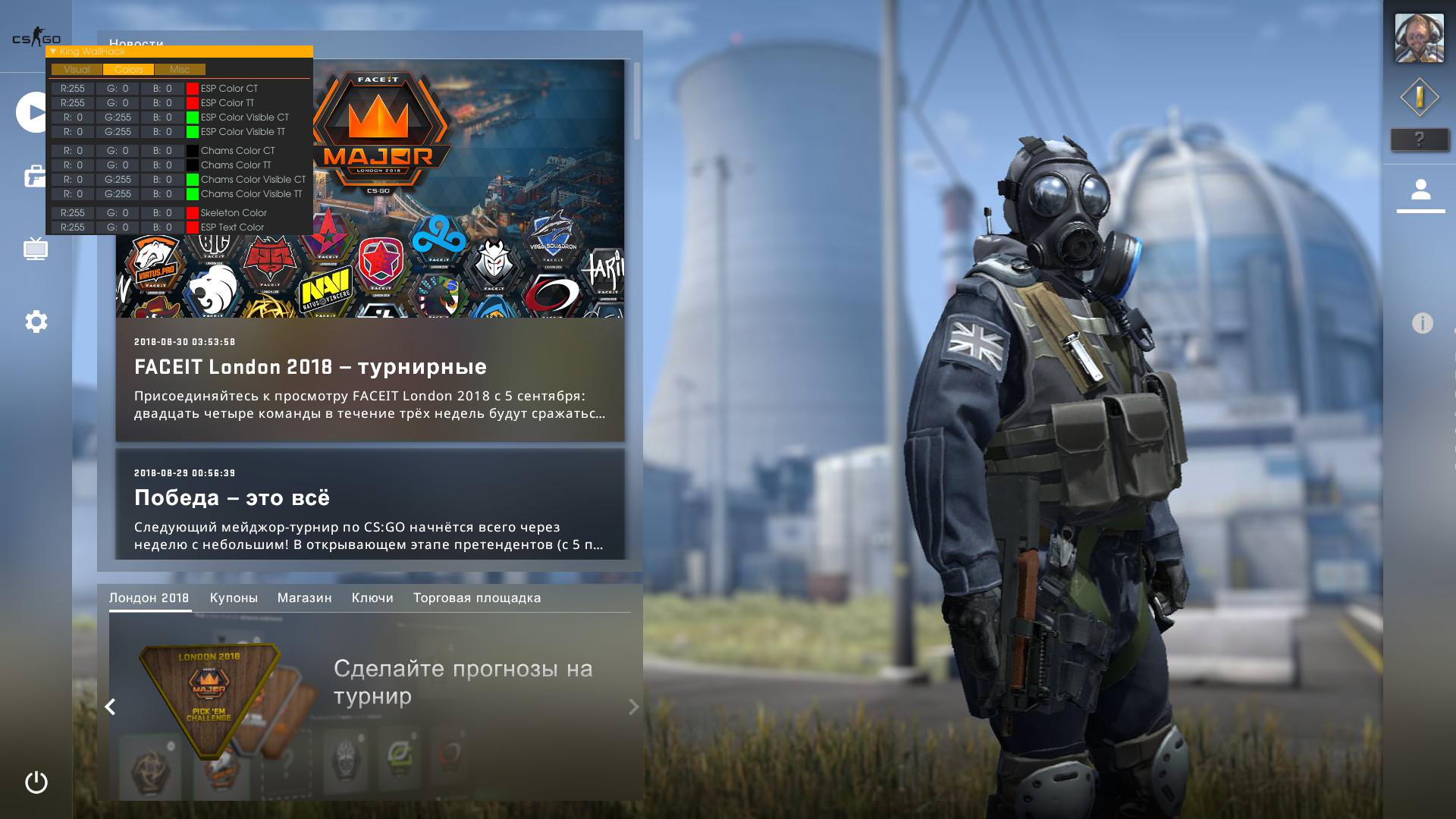The width and height of the screenshot is (1456, 819).
Task: Go to the previous store carousel item
Action: tap(111, 707)
